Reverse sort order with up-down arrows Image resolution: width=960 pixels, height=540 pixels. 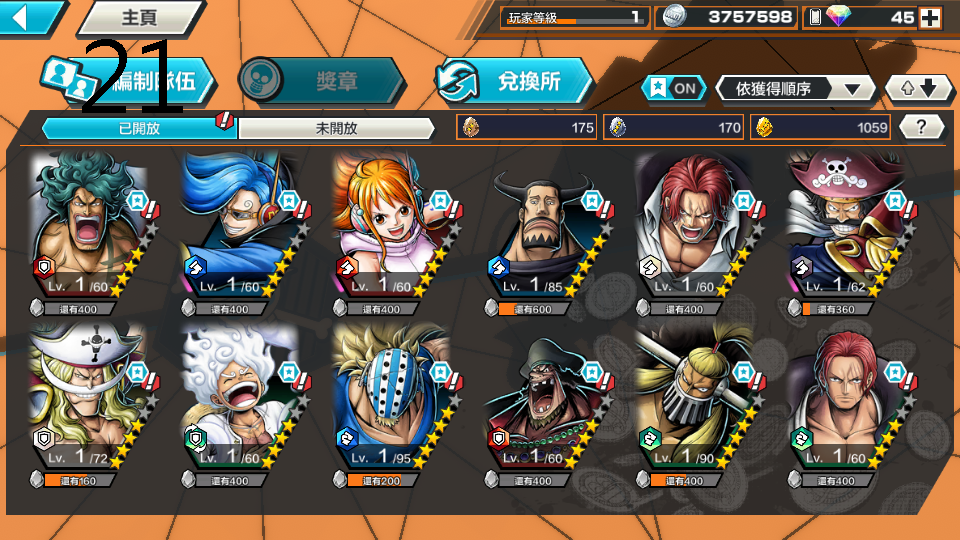[919, 88]
